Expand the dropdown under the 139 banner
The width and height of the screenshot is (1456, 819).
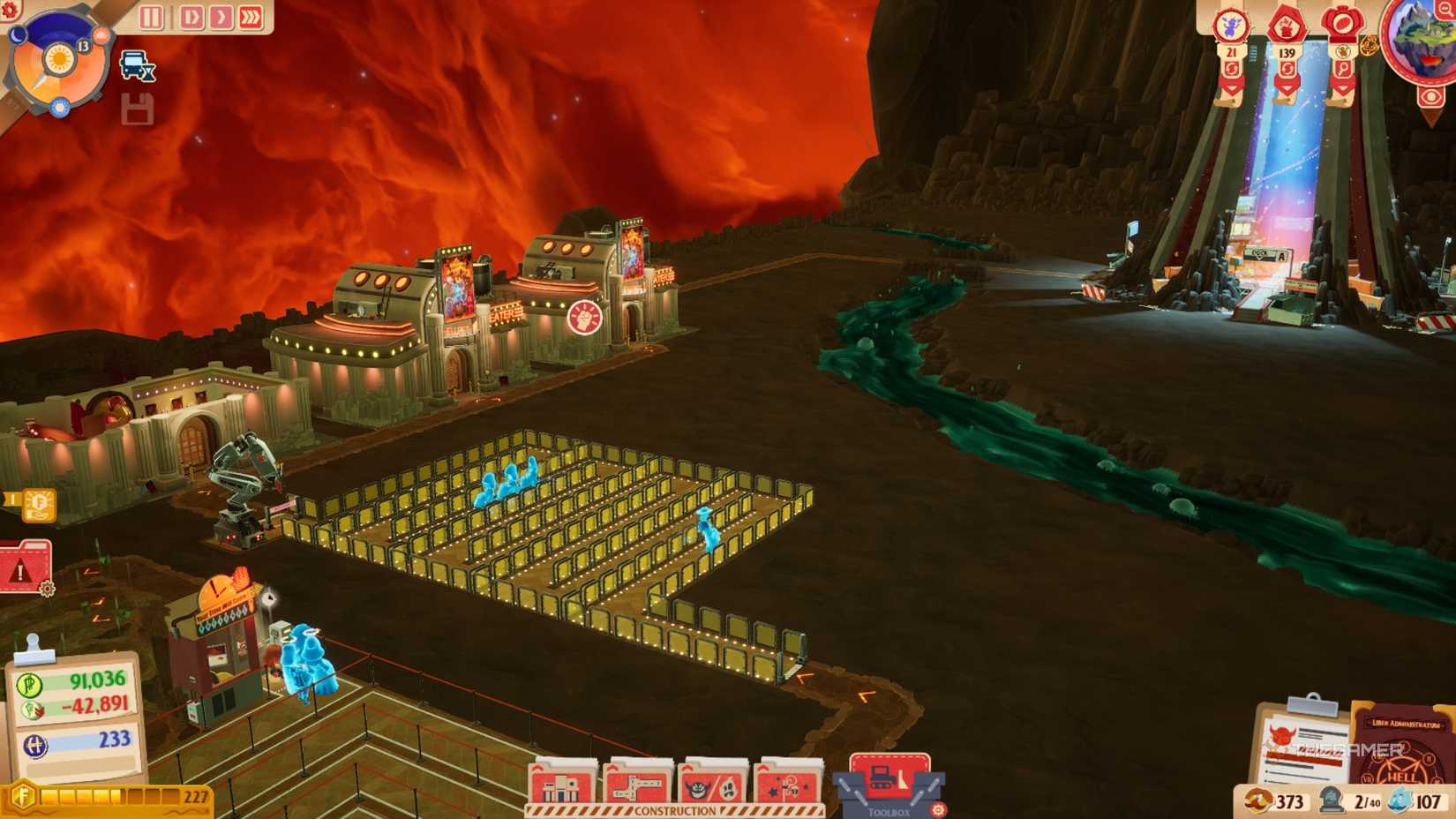click(1285, 87)
